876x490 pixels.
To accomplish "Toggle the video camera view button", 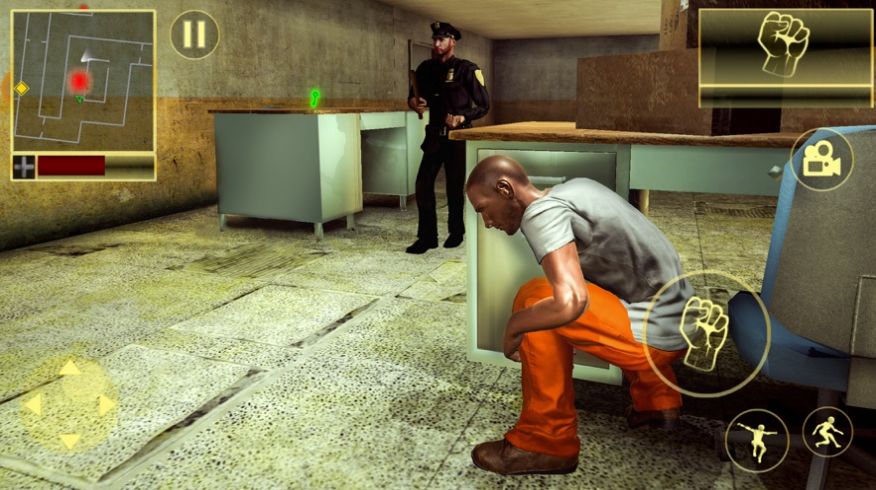I will [821, 160].
